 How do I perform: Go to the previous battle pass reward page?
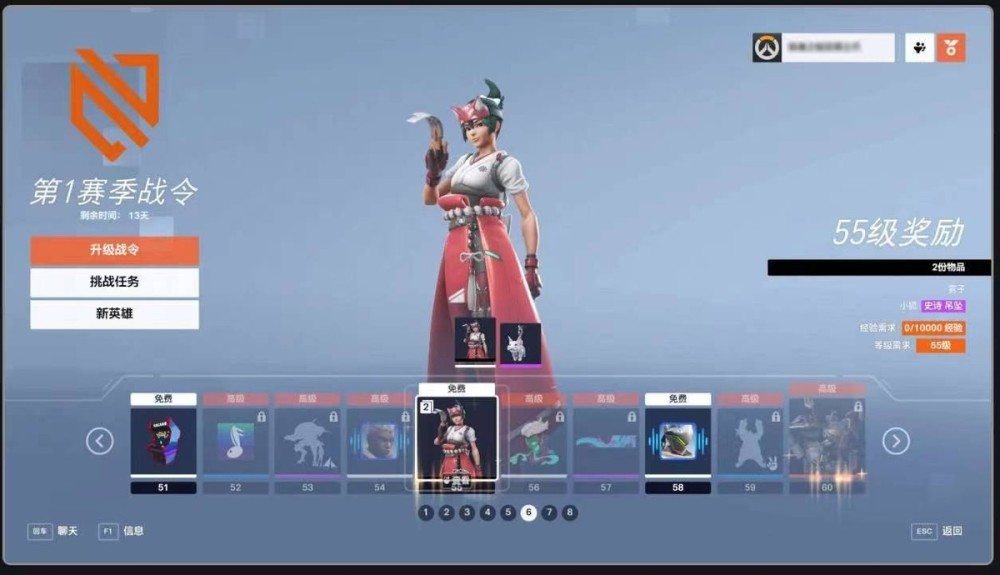pyautogui.click(x=99, y=441)
